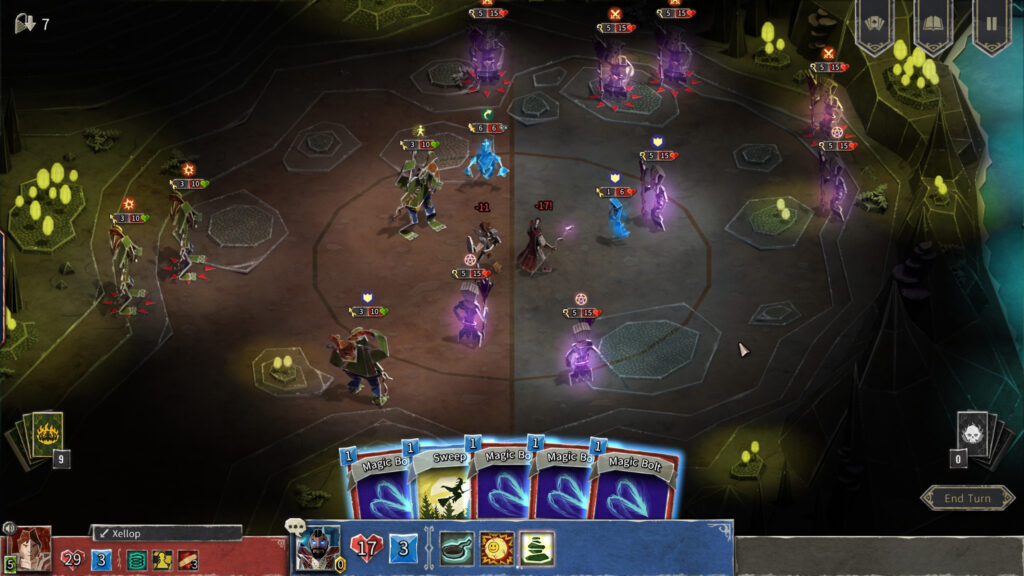Play the Sweep card from hand
The width and height of the screenshot is (1024, 576).
point(440,483)
